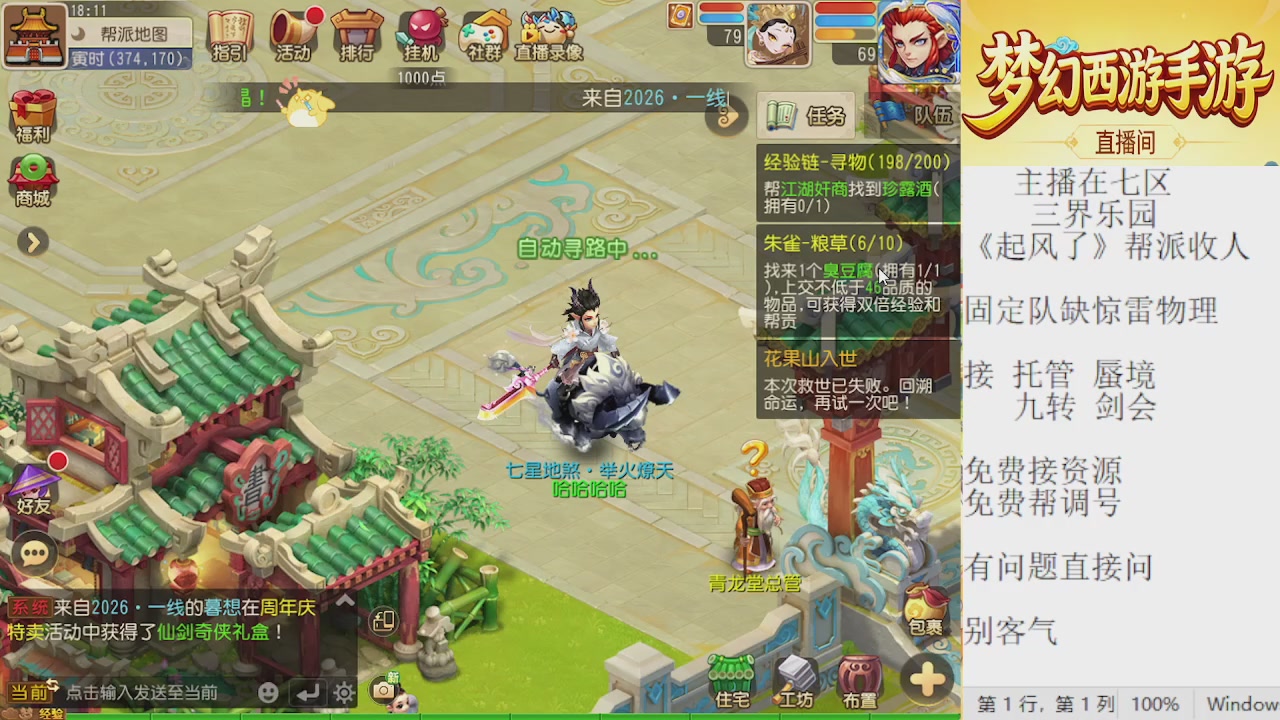Open the 排行 rankings icon
The height and width of the screenshot is (720, 1280).
click(x=357, y=35)
